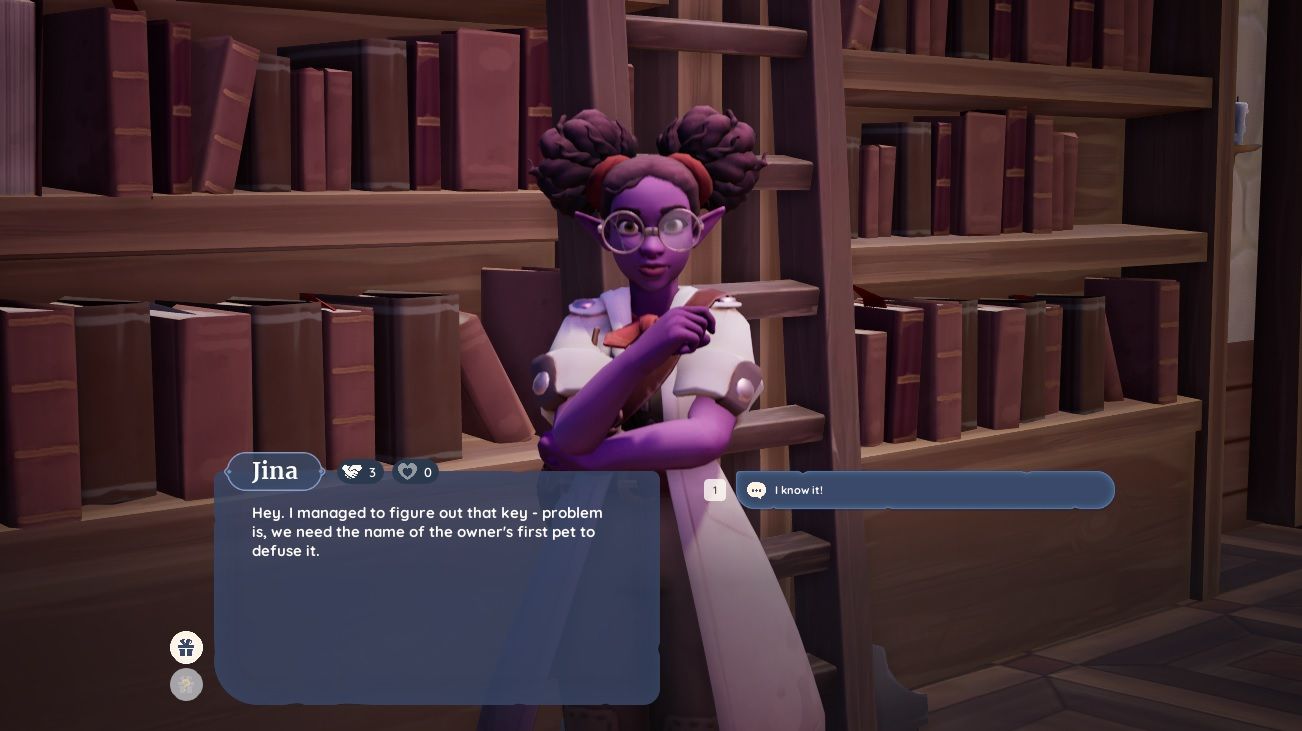
Task: Click the greyed-out icon below the gift button
Action: point(186,685)
